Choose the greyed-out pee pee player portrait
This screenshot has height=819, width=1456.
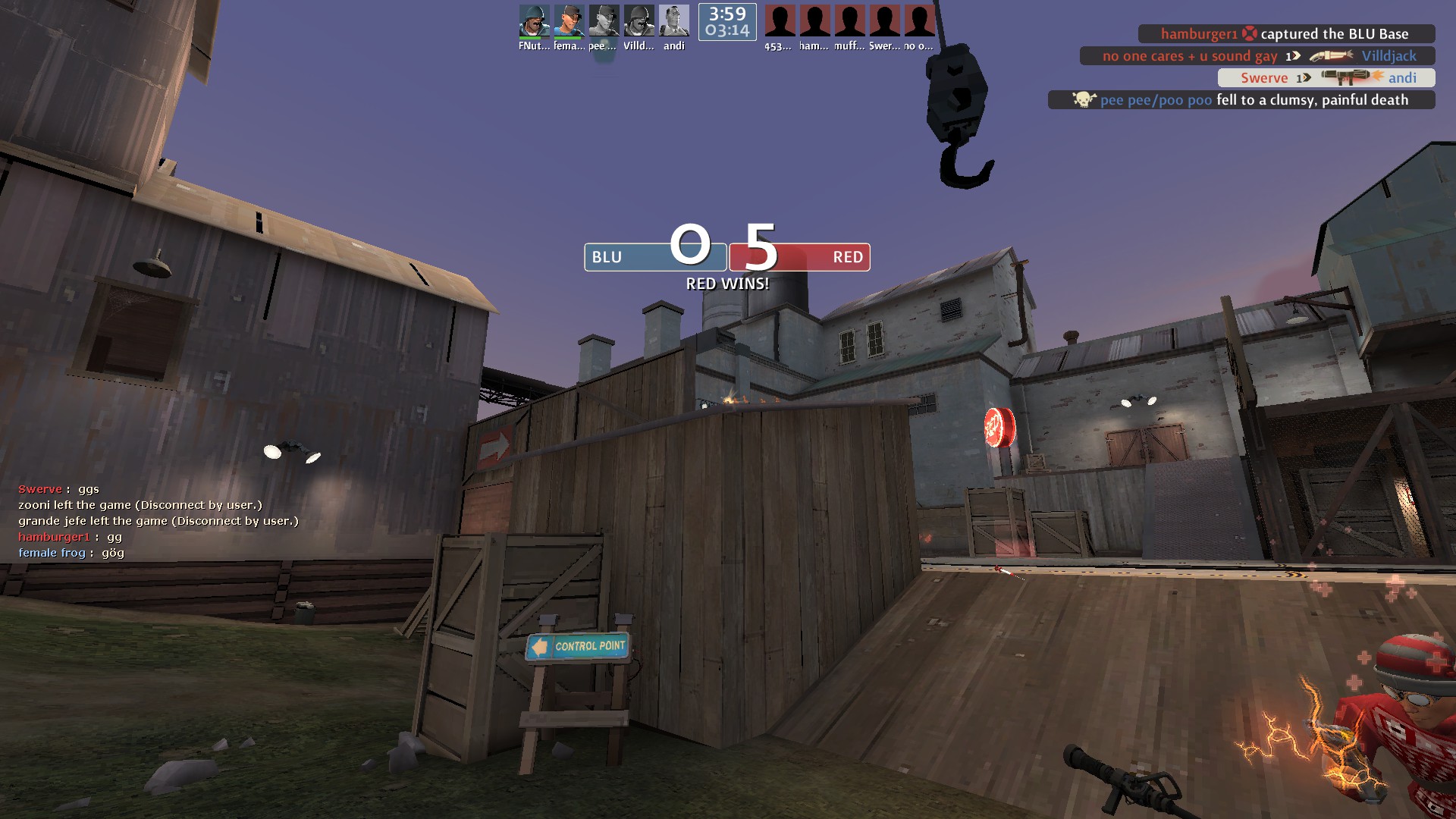pyautogui.click(x=604, y=21)
